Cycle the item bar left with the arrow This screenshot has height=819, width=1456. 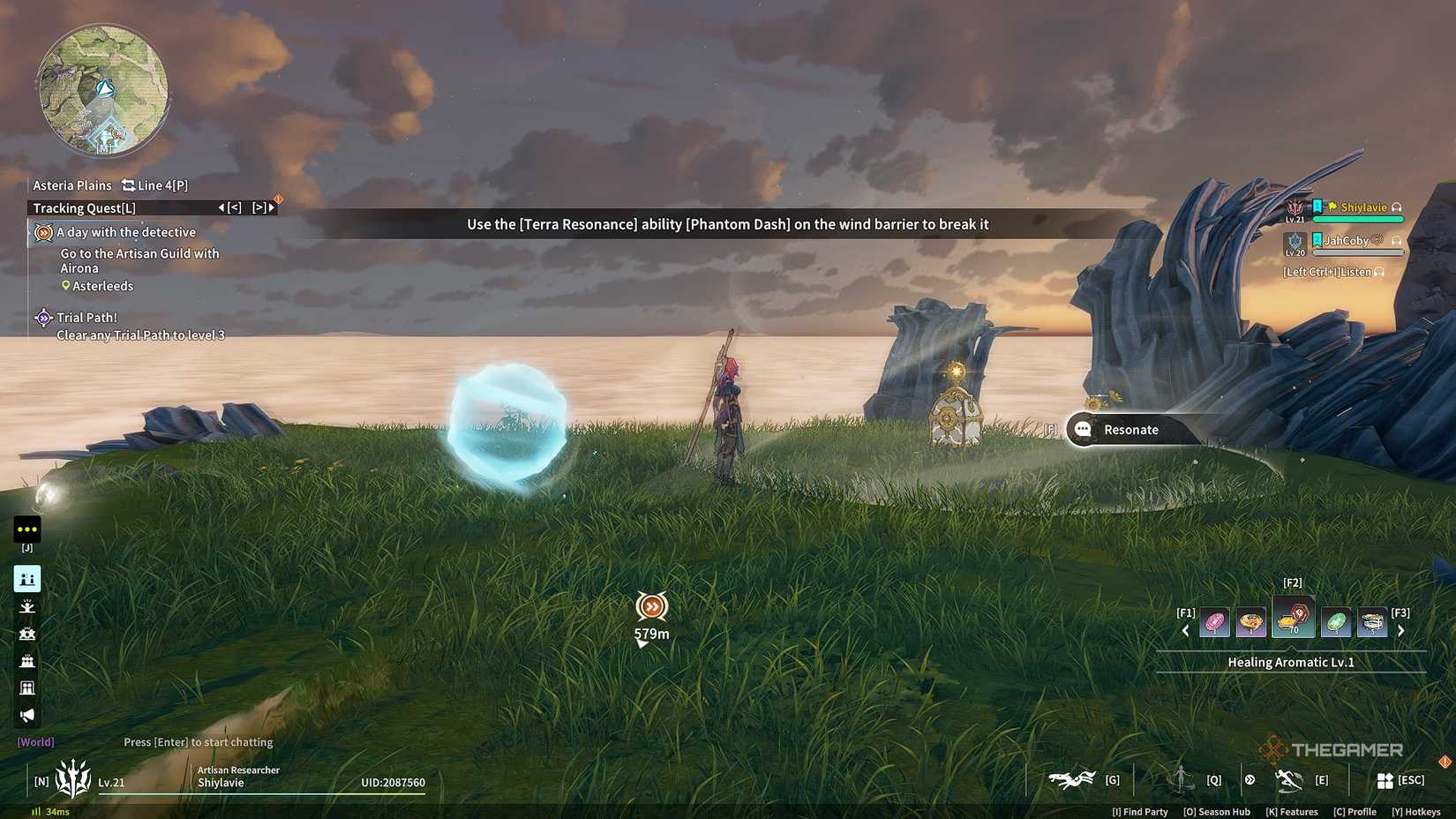[x=1185, y=631]
